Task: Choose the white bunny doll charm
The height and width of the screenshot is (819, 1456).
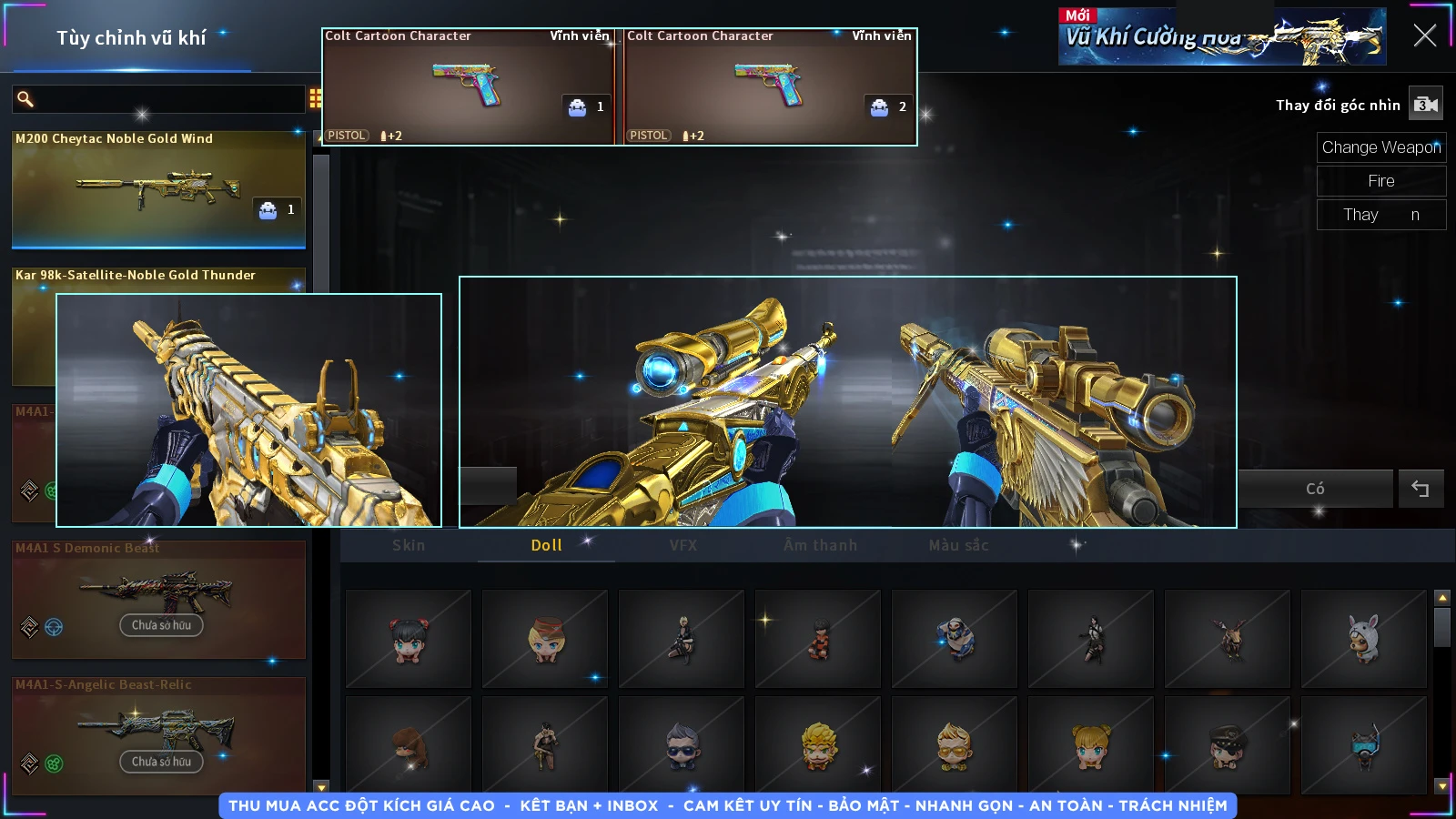Action: pos(1363,638)
